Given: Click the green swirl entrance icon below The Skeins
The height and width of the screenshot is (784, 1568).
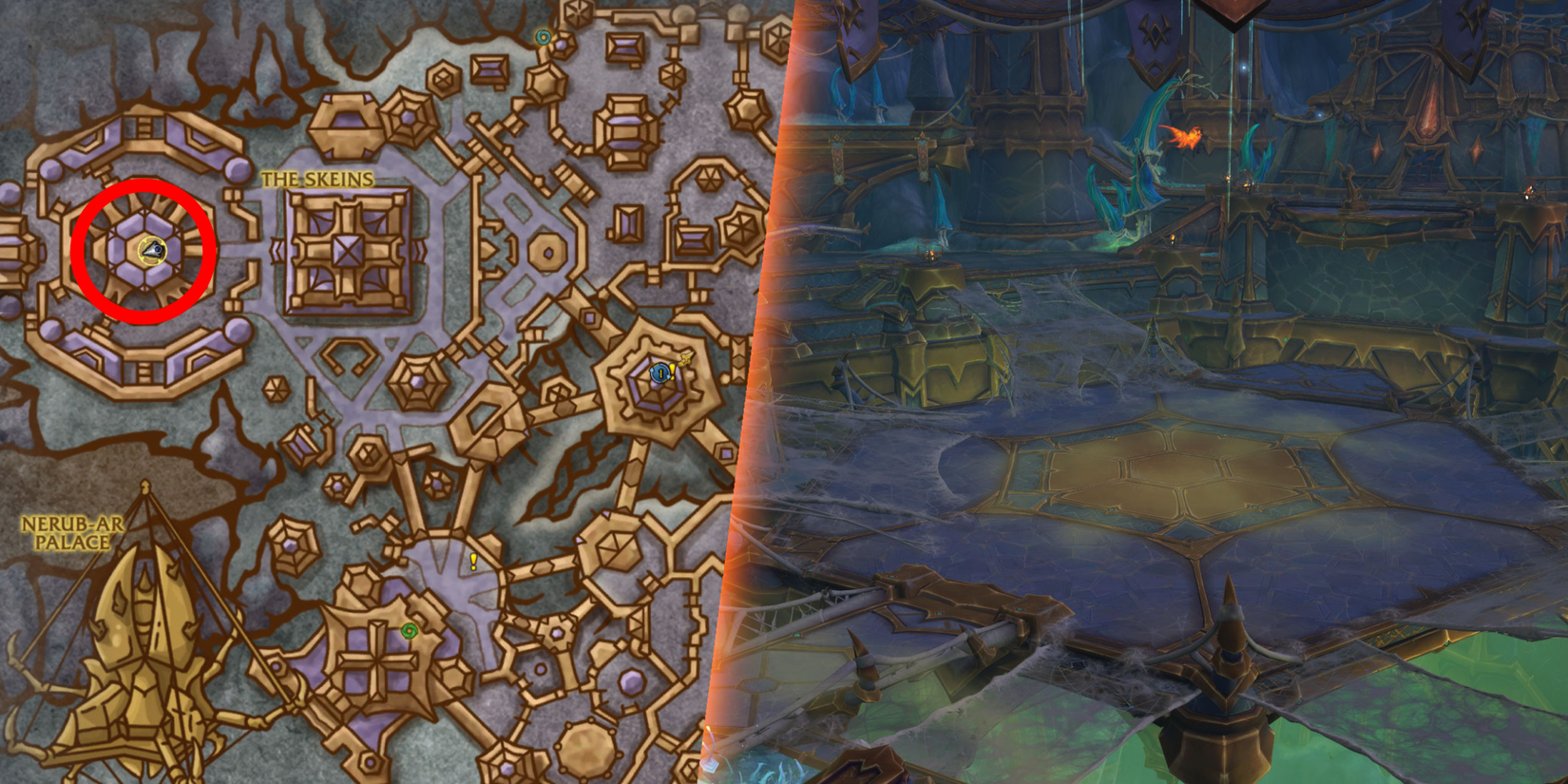Looking at the screenshot, I should [x=411, y=630].
